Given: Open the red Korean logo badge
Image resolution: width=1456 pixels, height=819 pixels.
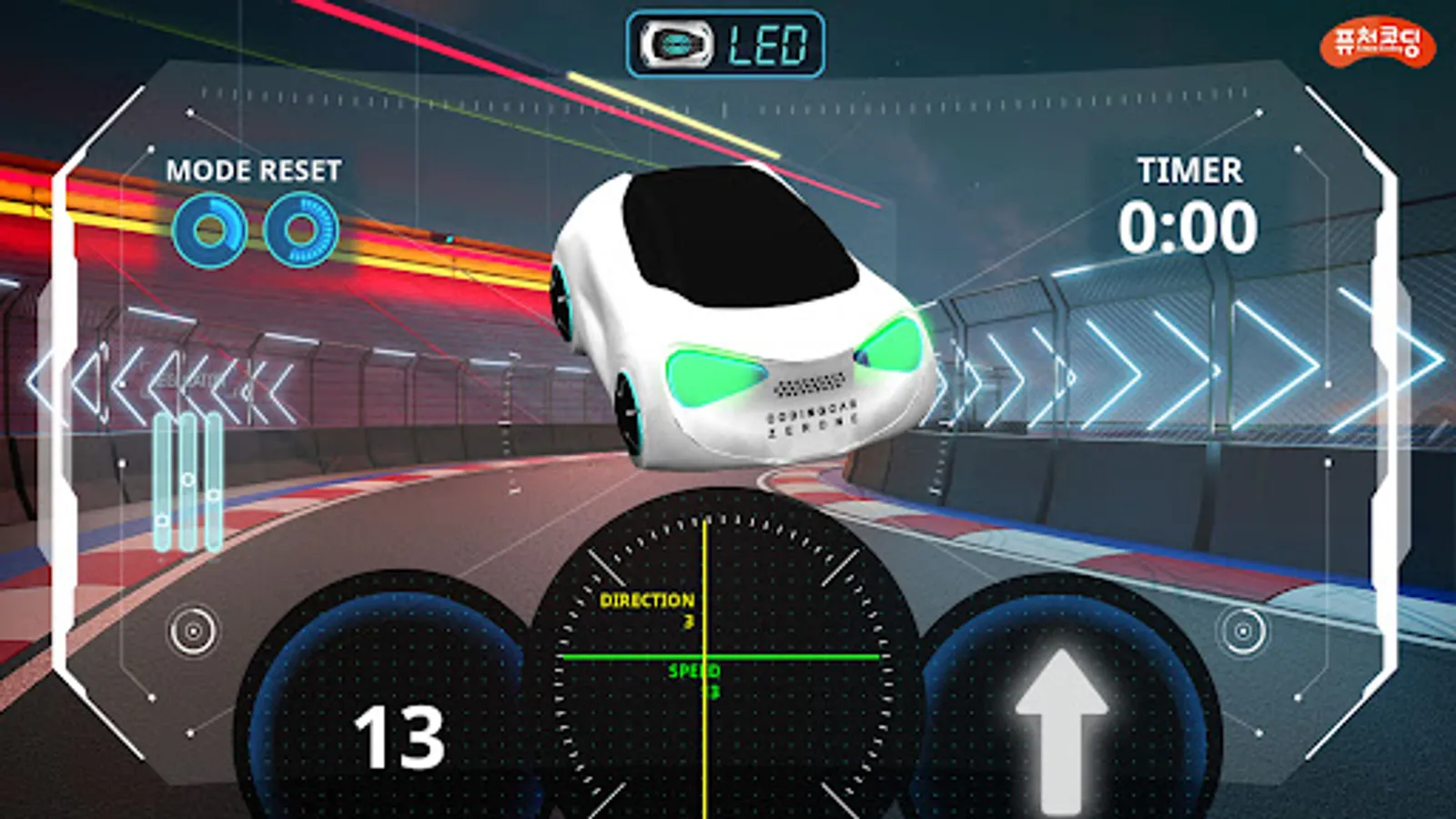Looking at the screenshot, I should [x=1377, y=43].
